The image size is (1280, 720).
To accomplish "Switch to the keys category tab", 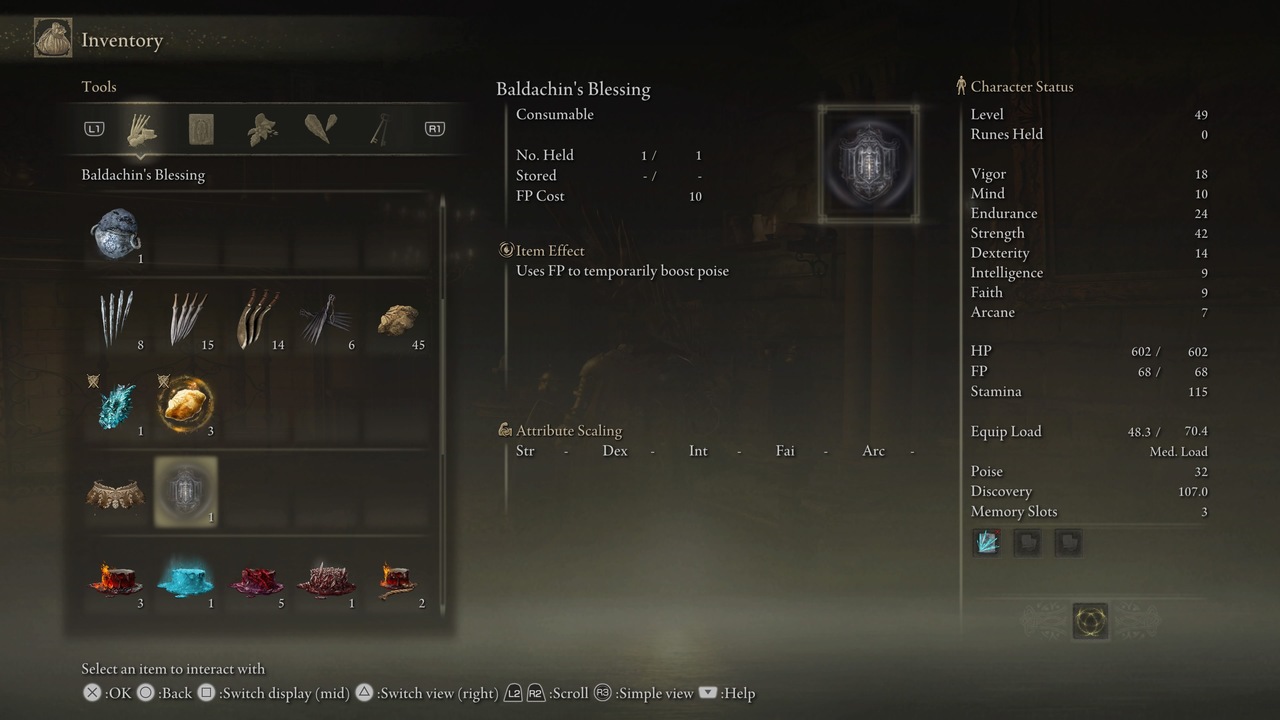I will pos(379,129).
